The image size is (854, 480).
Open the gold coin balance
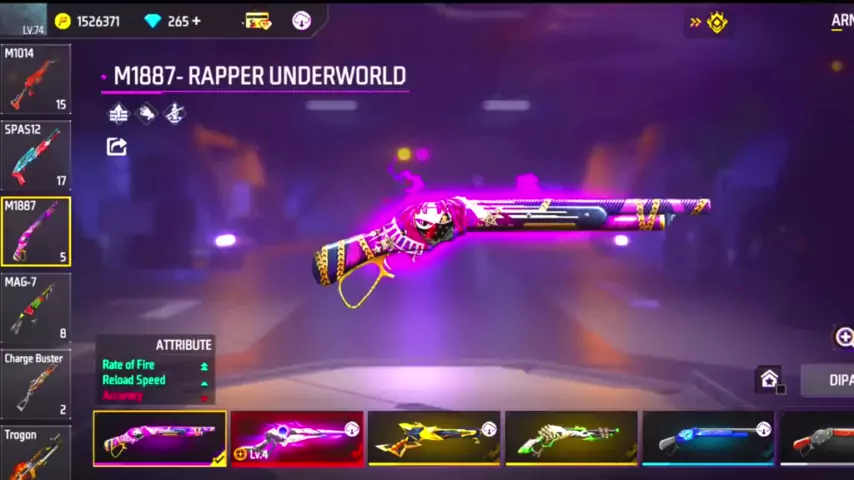[x=87, y=21]
